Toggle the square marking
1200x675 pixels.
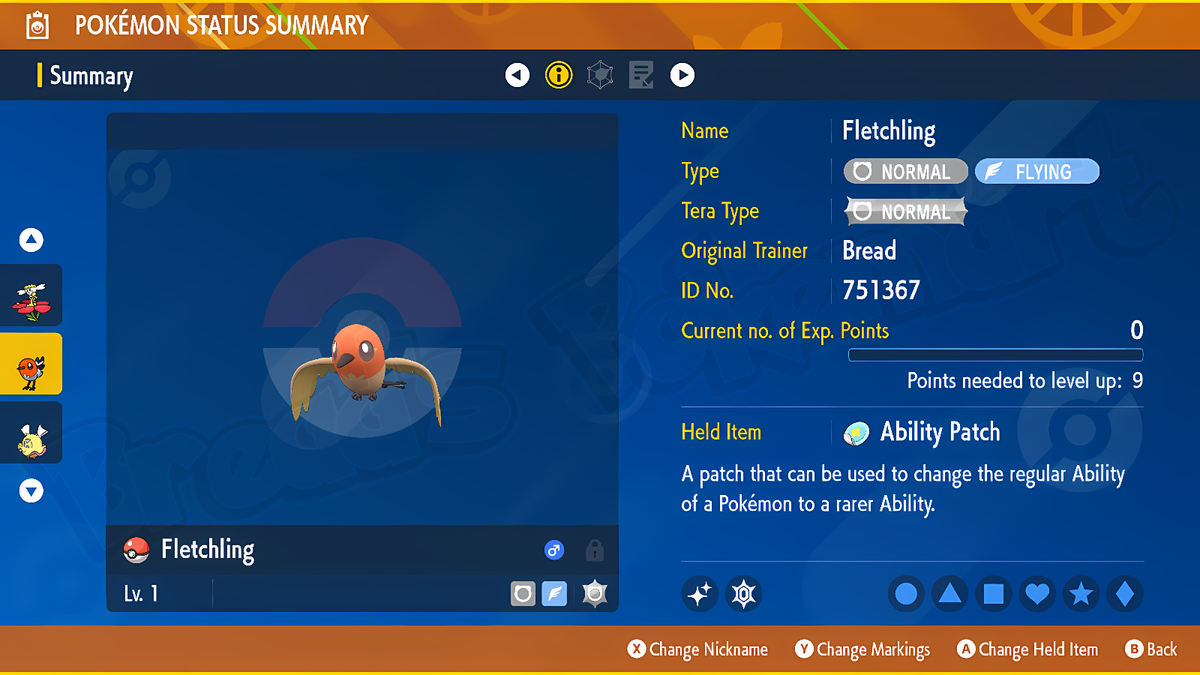click(993, 594)
